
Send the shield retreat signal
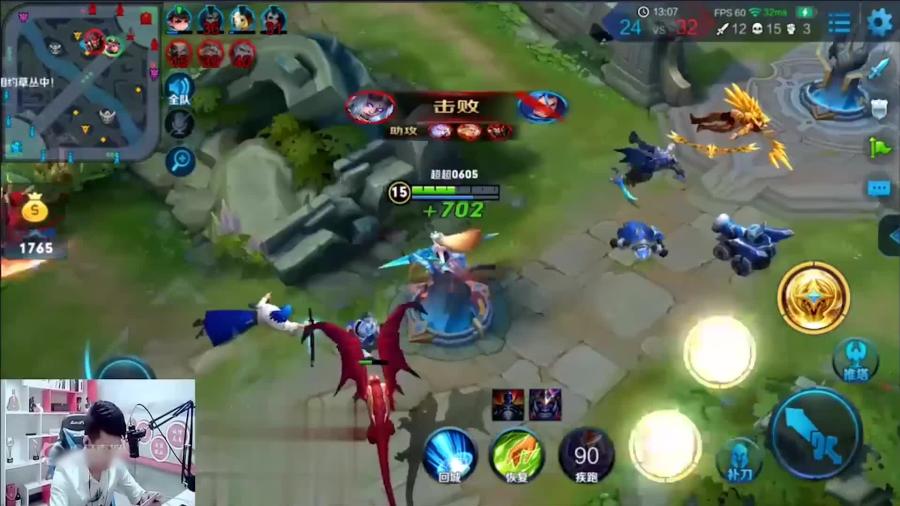point(879,108)
